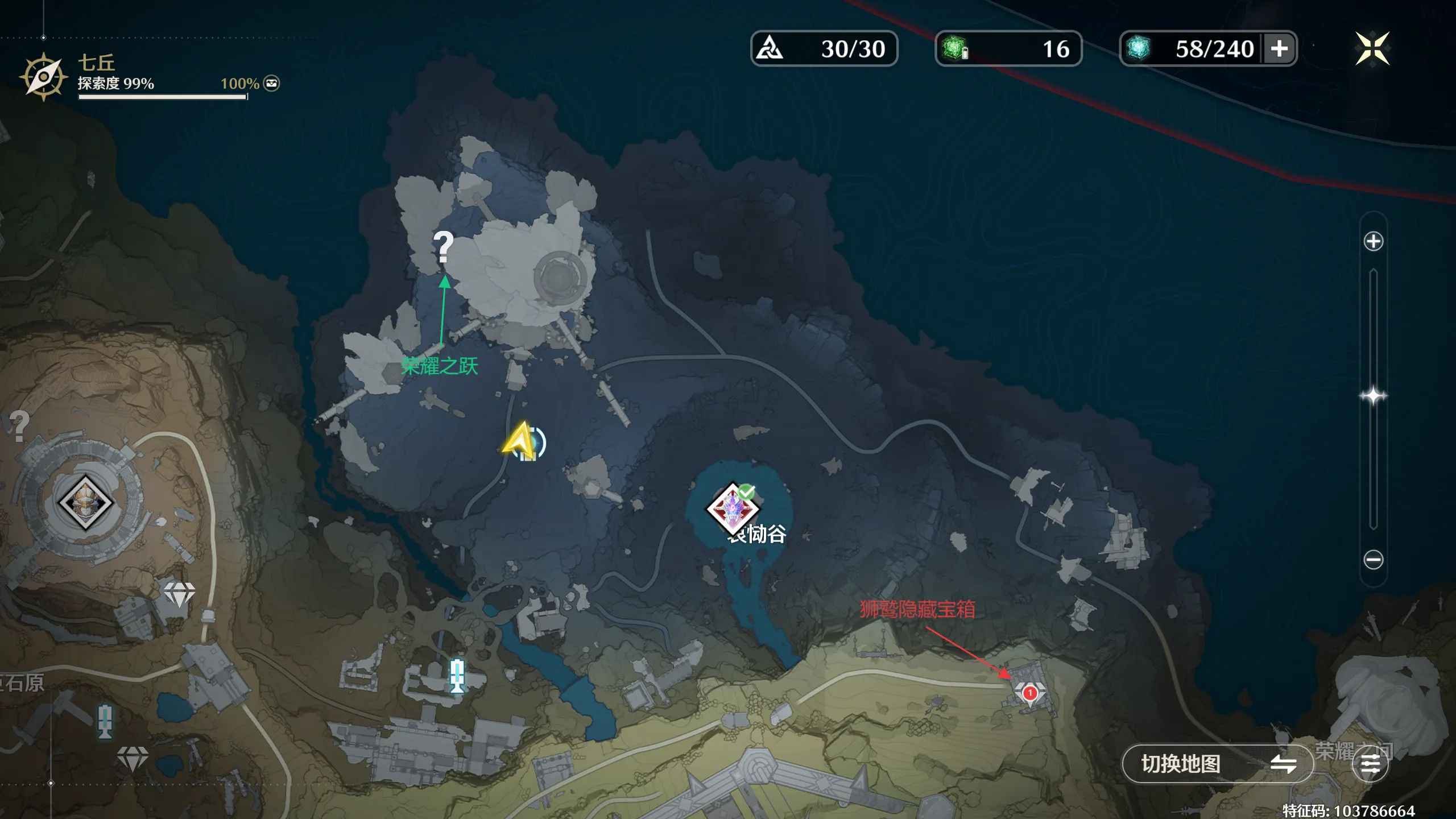This screenshot has height=819, width=1456.
Task: Open the green crystal item counter
Action: click(x=1008, y=49)
